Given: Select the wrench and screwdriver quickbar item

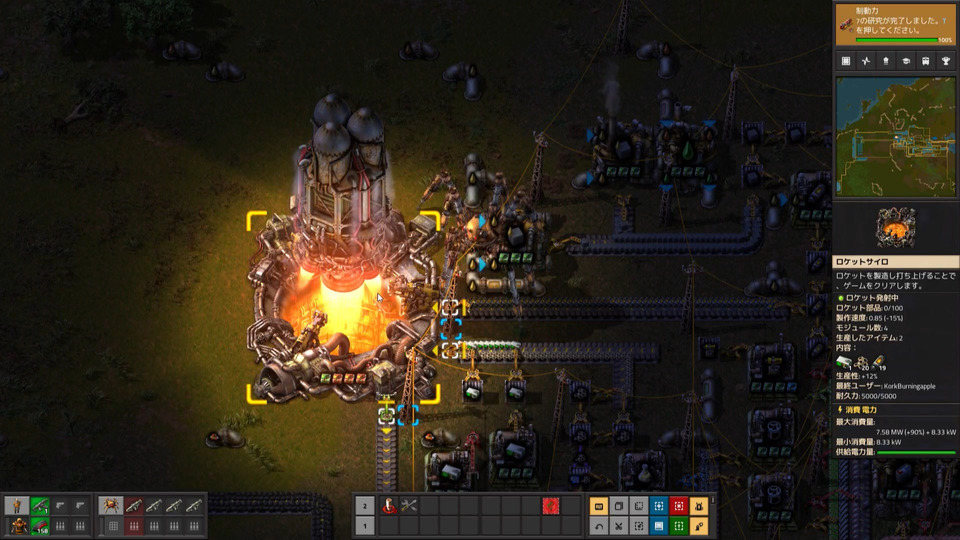Looking at the screenshot, I should tap(409, 506).
